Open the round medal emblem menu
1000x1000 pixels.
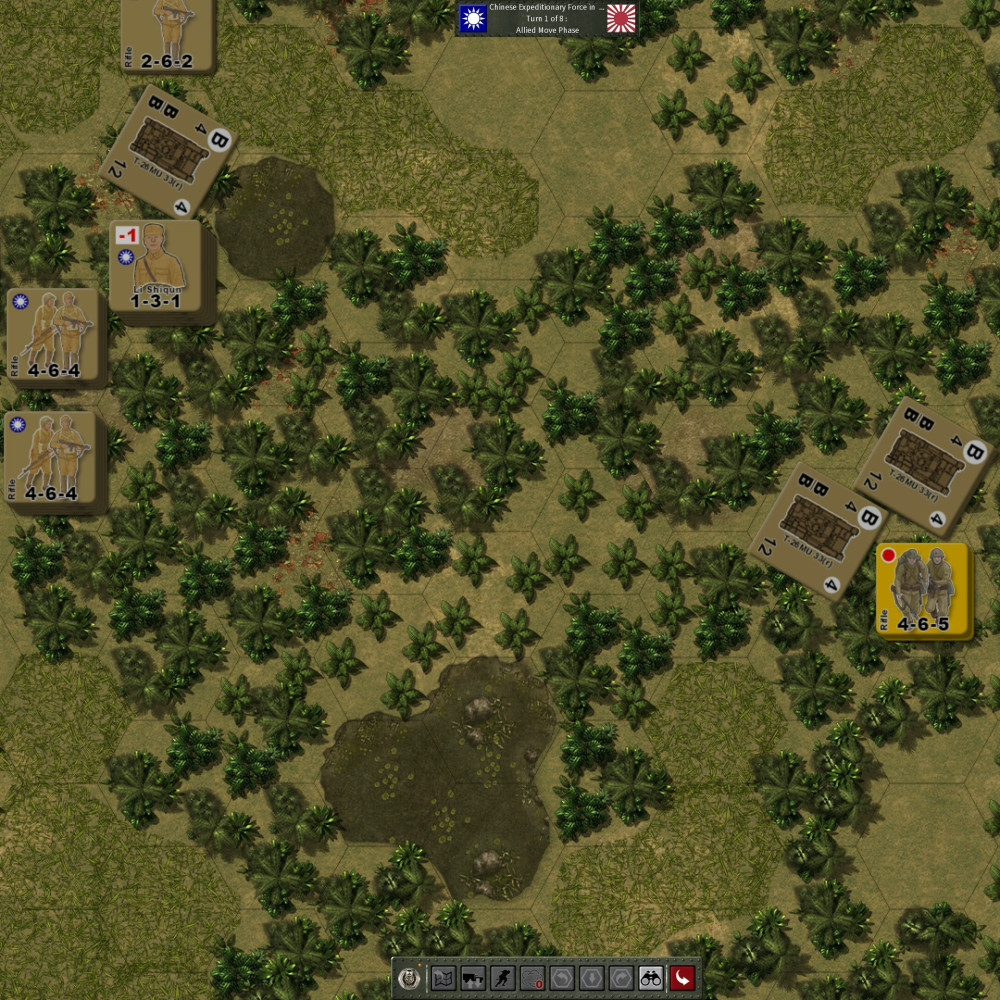408,977
